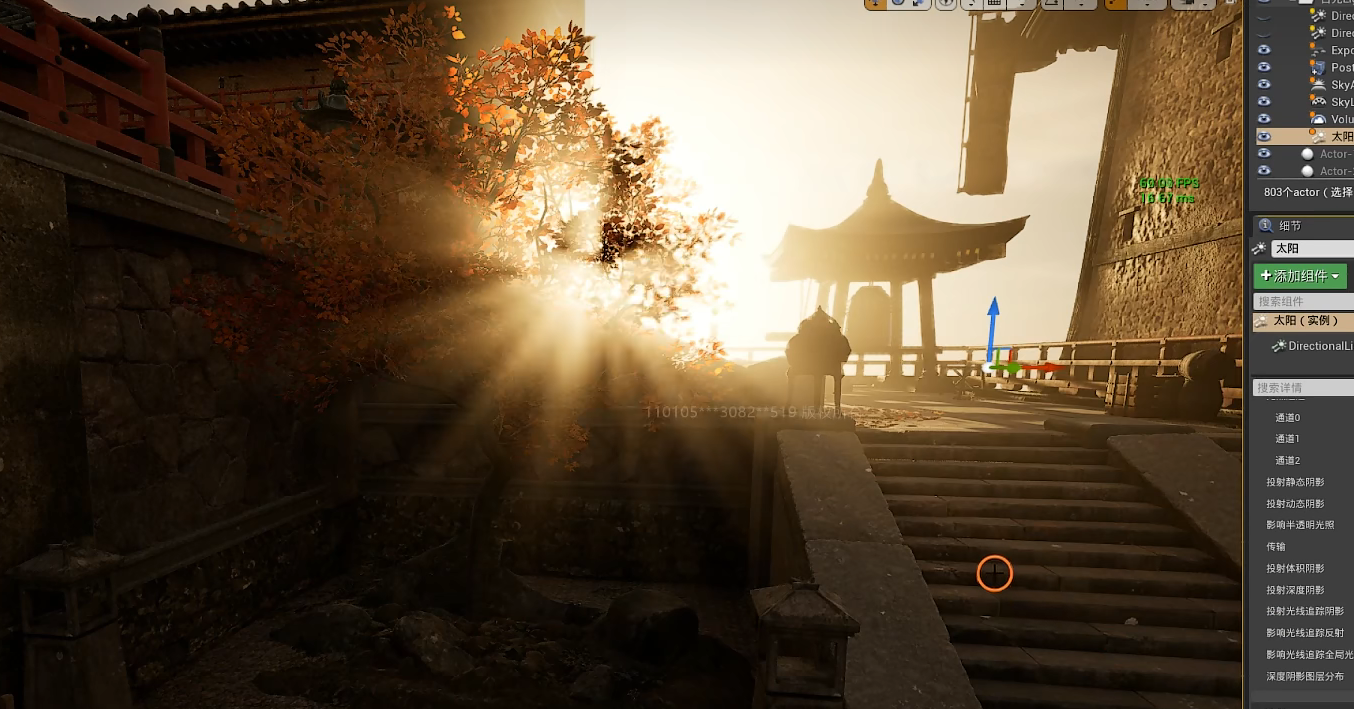Click the 投射动态阴影 property row
1354x709 pixels.
click(1295, 504)
